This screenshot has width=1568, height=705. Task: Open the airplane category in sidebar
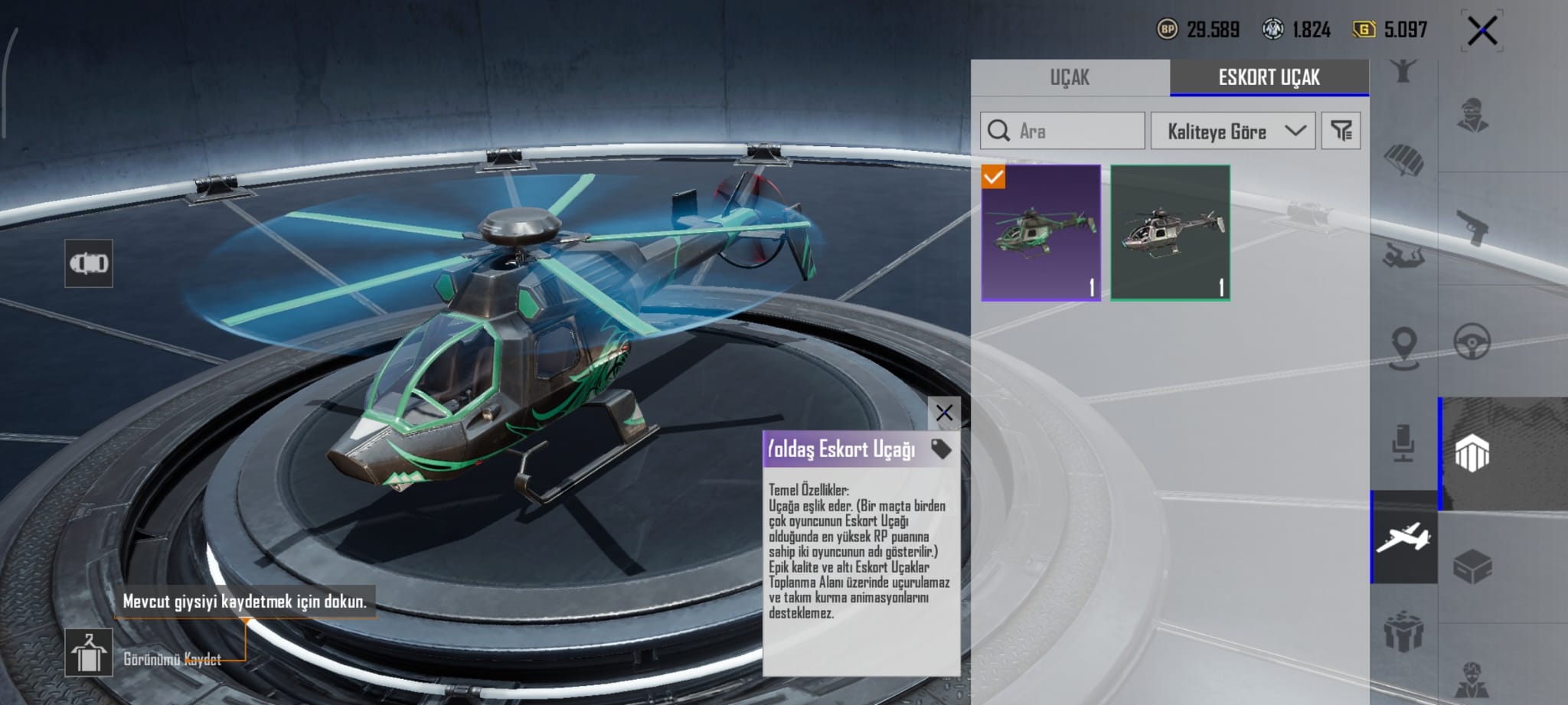1403,537
